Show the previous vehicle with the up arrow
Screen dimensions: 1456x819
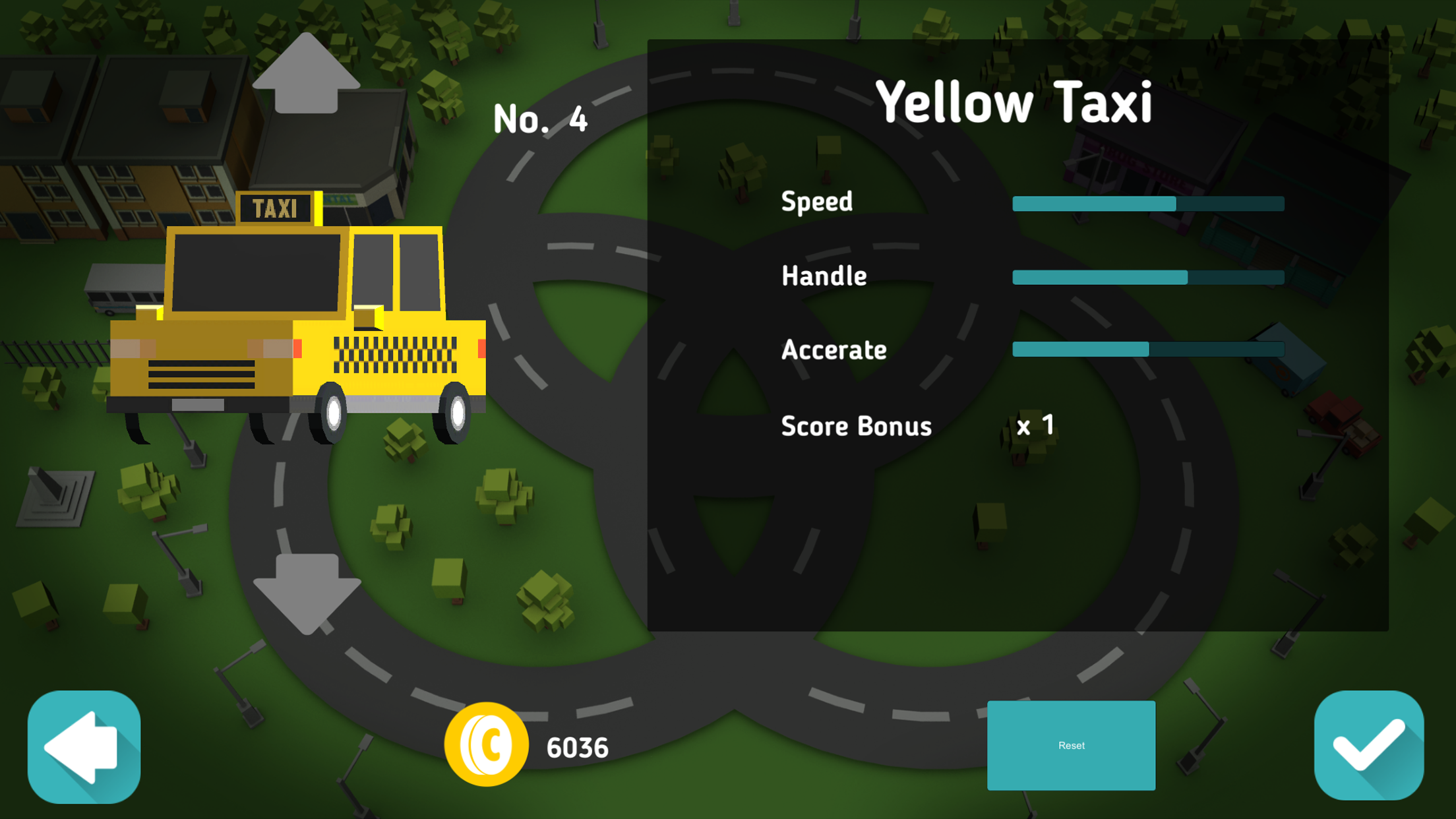[x=306, y=75]
